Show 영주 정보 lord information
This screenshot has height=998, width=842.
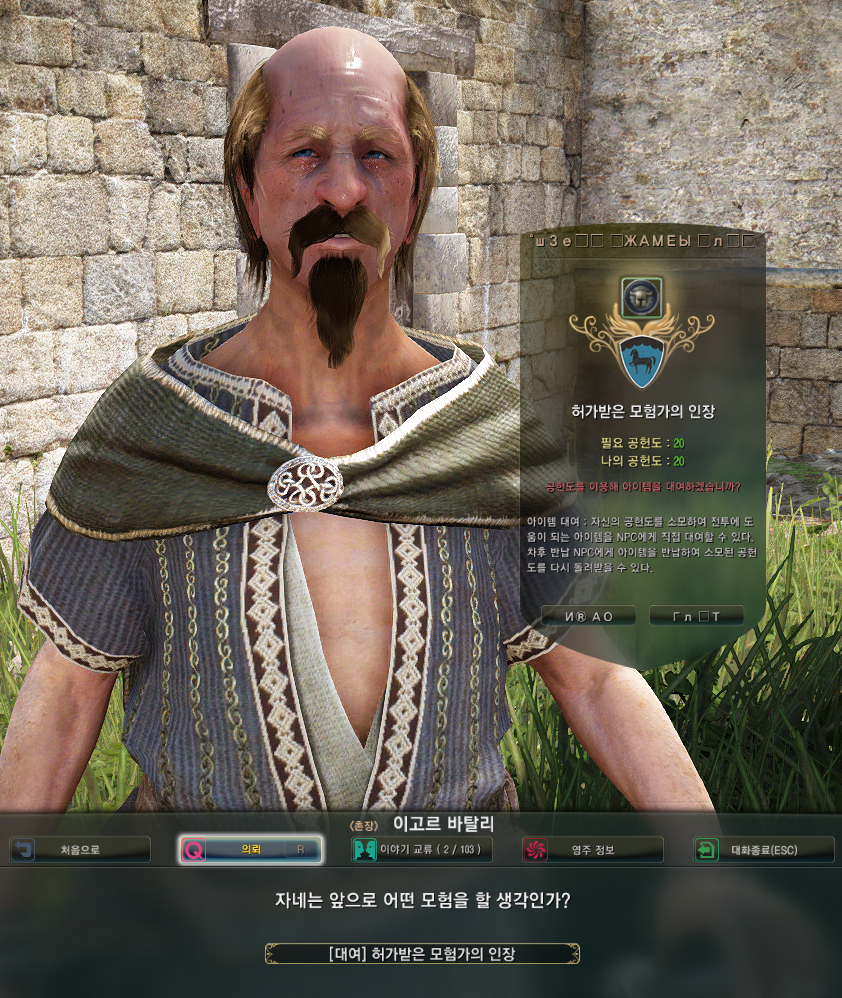pos(592,850)
